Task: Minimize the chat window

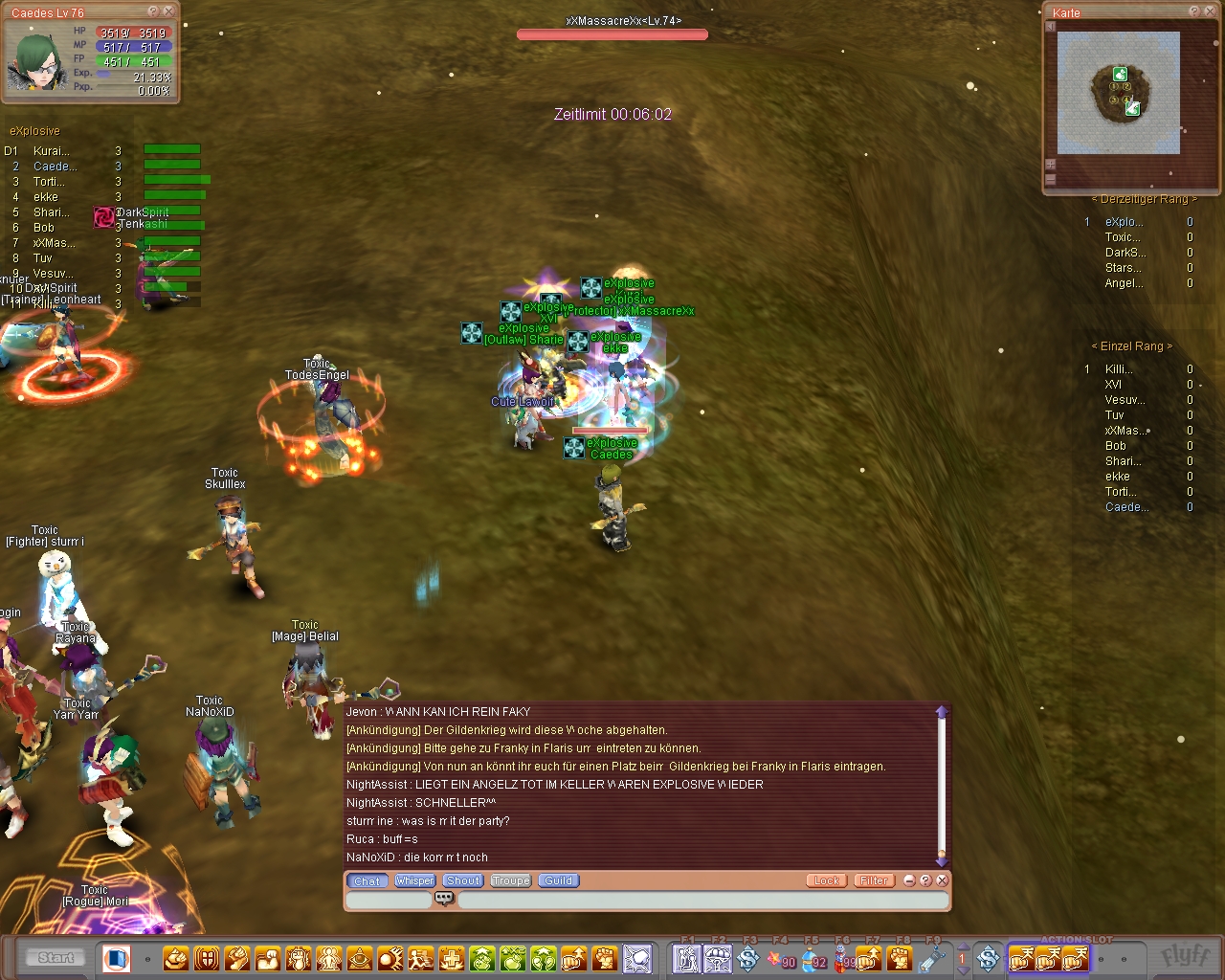Action: (909, 880)
